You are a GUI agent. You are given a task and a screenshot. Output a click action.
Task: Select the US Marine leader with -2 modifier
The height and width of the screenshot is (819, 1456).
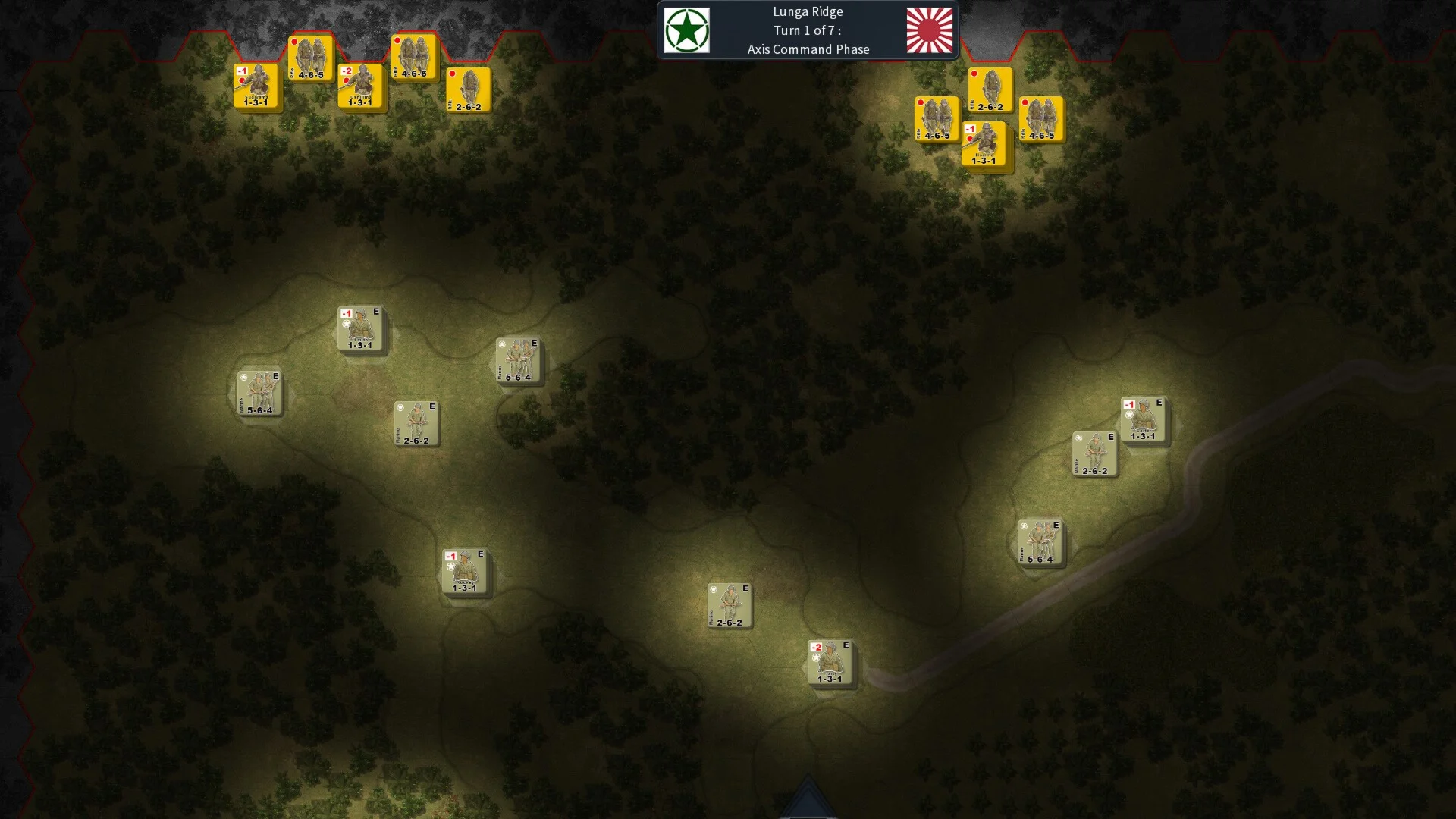pyautogui.click(x=830, y=662)
